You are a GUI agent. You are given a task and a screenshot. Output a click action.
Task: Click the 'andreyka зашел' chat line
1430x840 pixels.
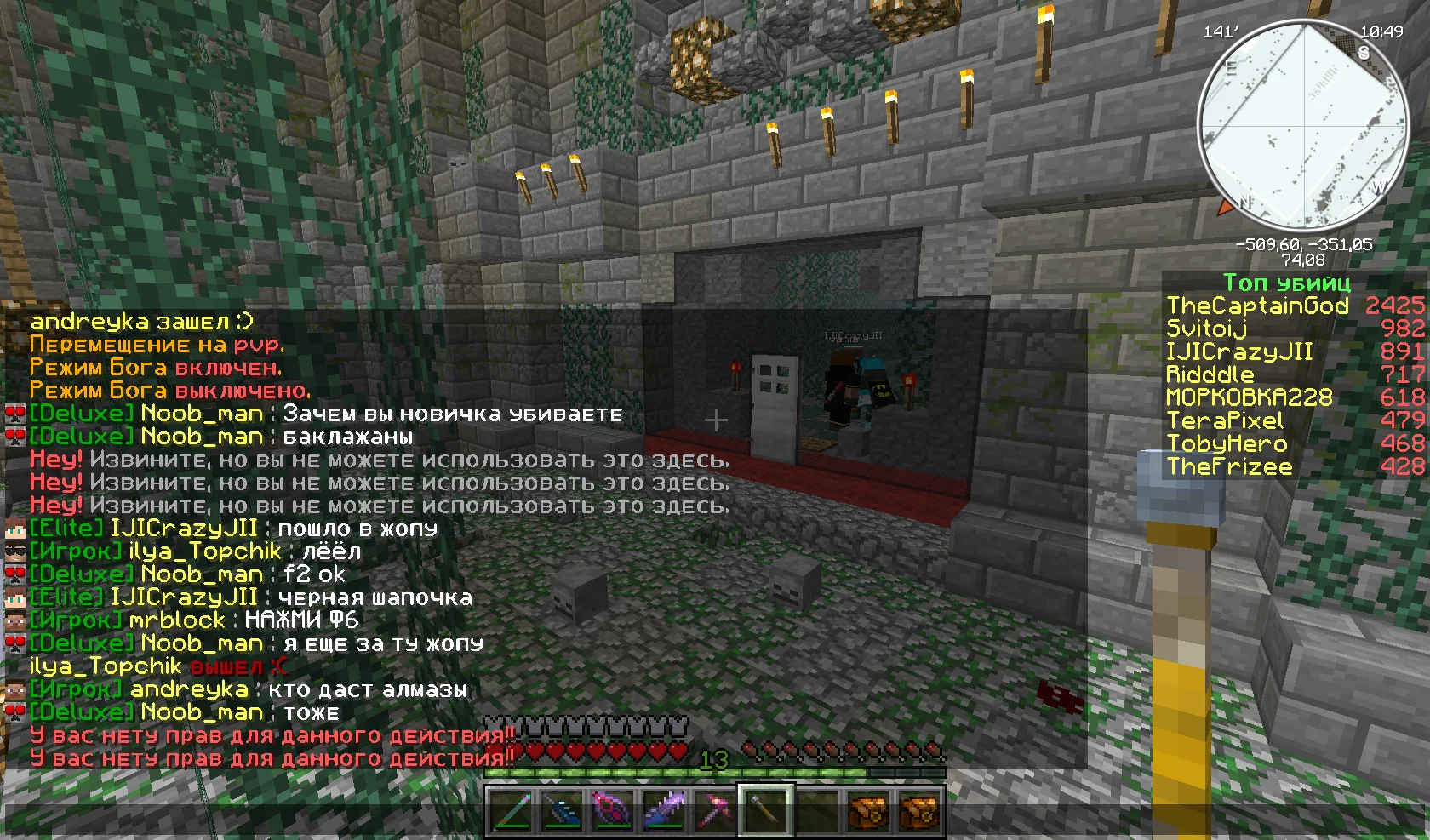point(142,322)
